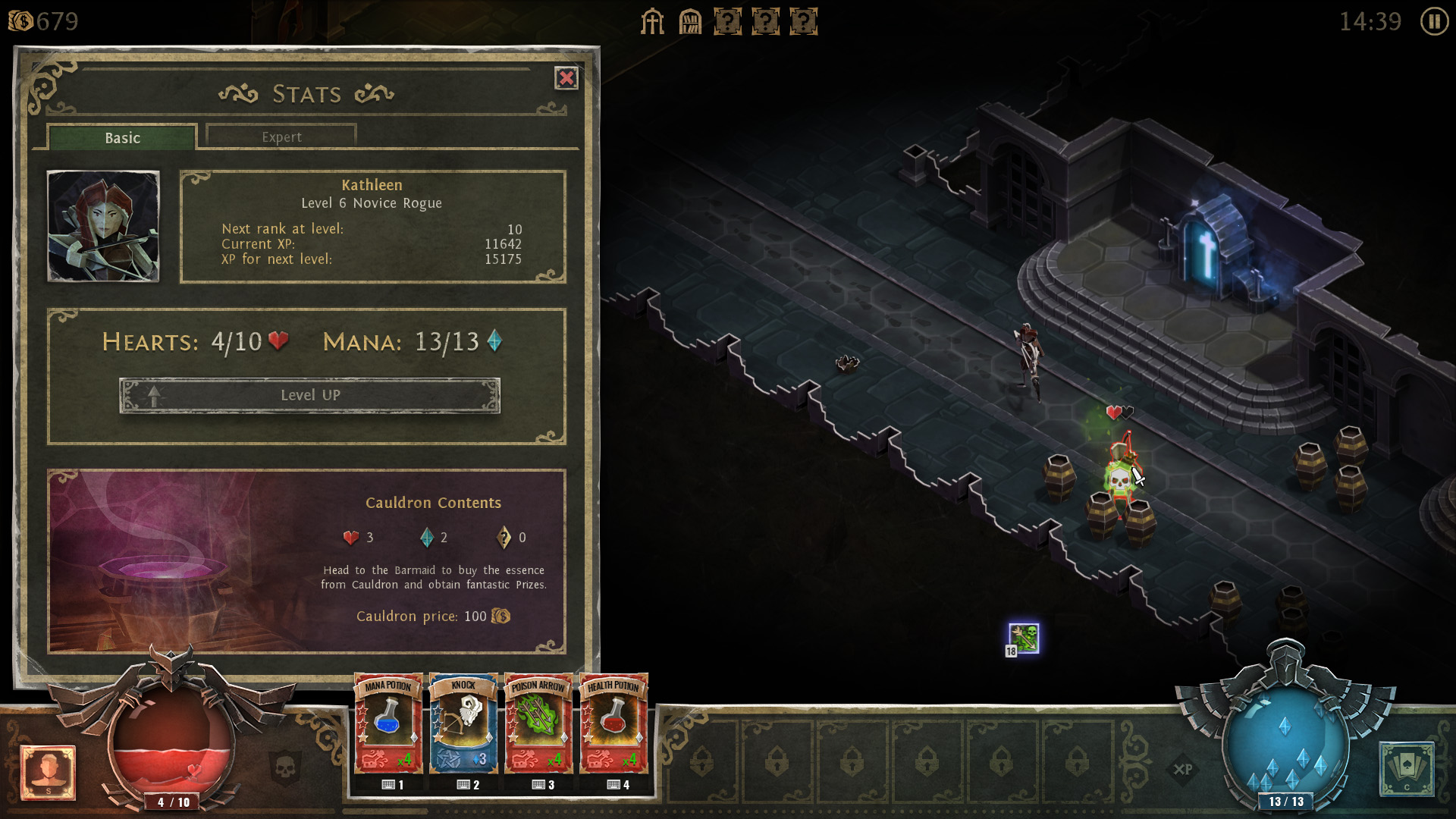Click Kathleen's portrait in the Stats panel
Image resolution: width=1456 pixels, height=819 pixels.
tap(103, 226)
